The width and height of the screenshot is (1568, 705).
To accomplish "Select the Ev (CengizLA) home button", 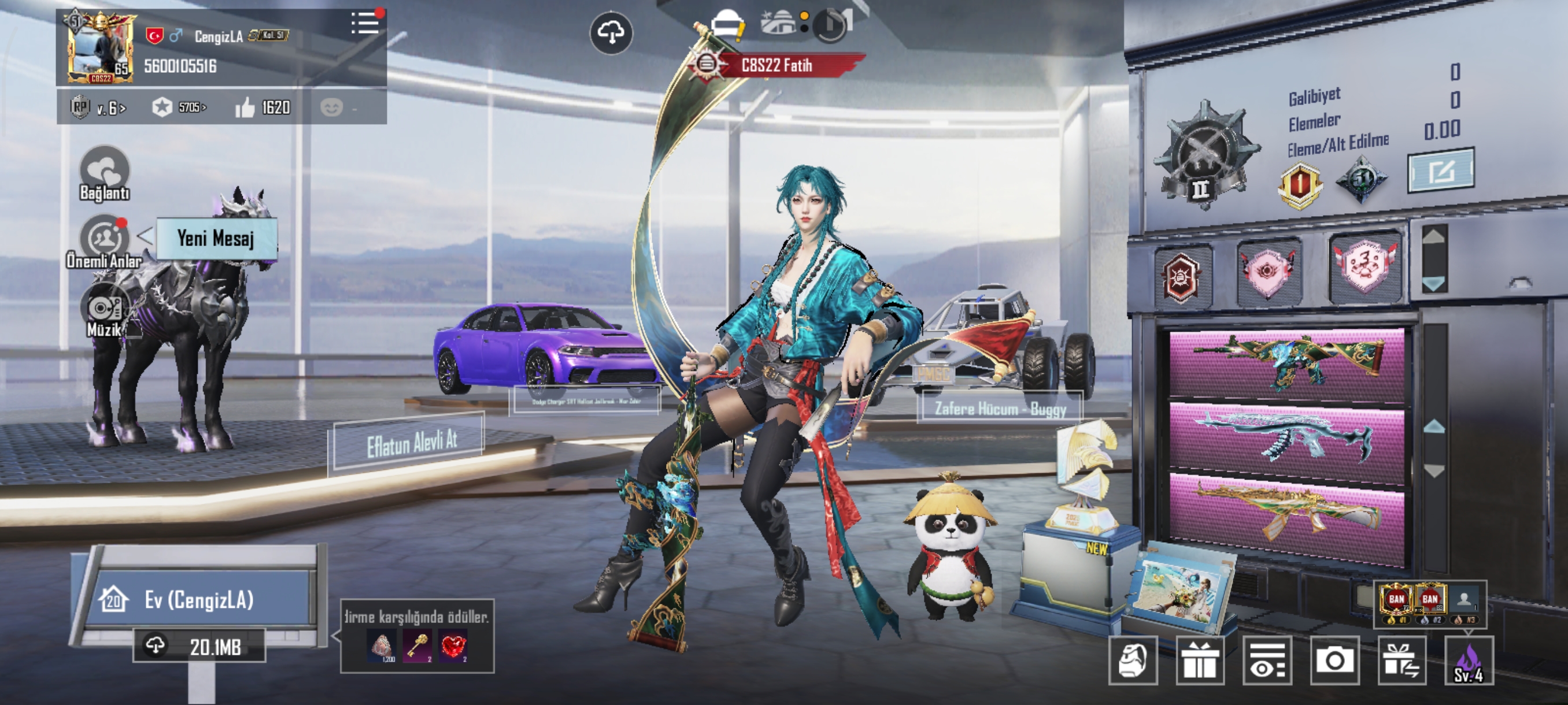I will tap(198, 600).
